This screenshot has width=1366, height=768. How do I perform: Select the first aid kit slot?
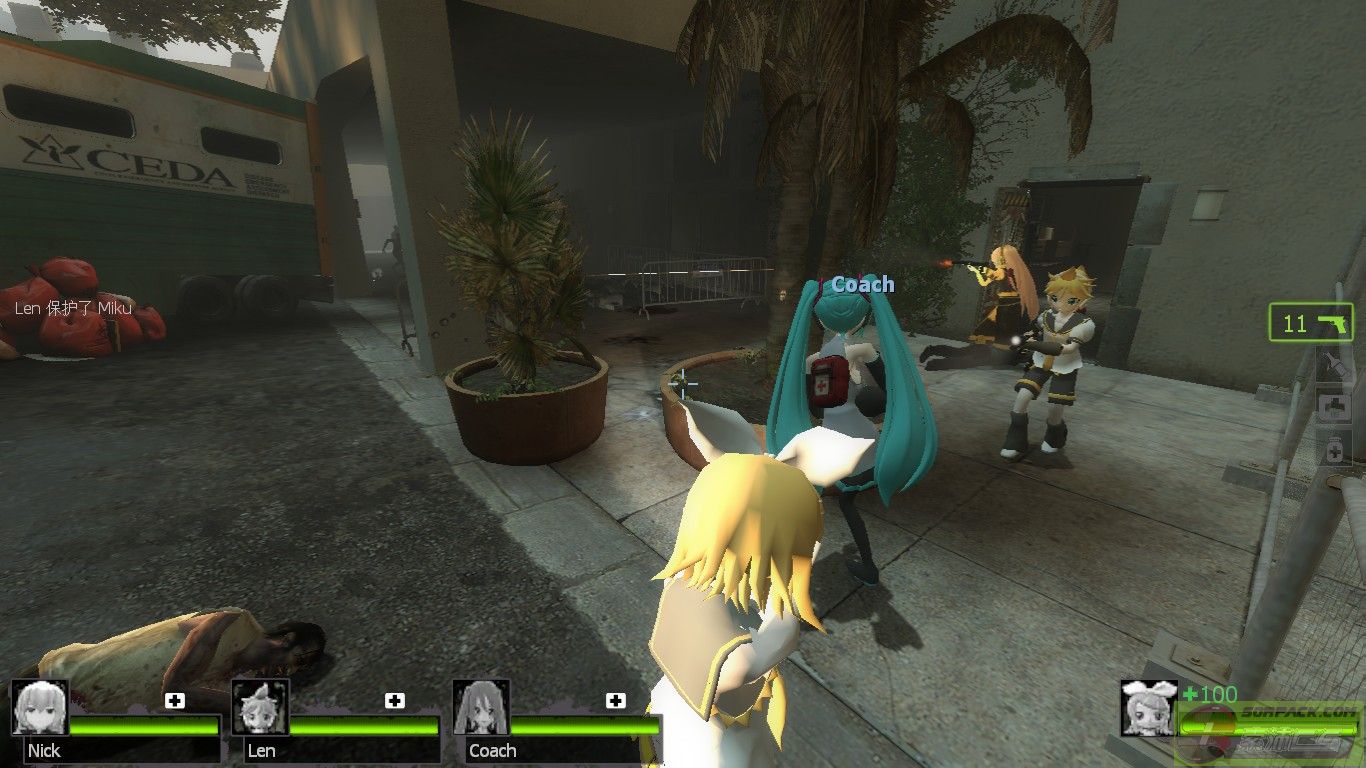1334,407
